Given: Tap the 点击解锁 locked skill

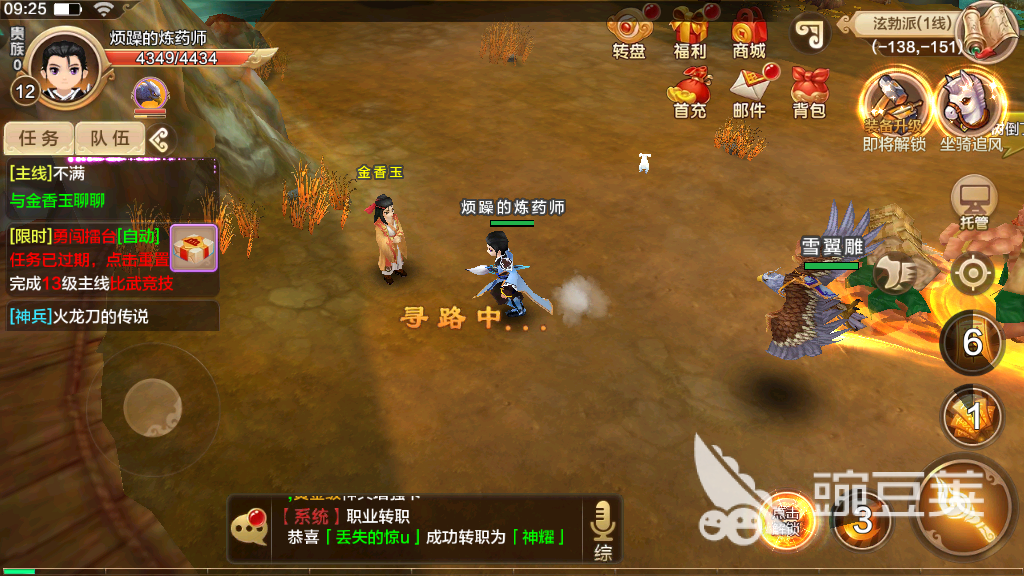Looking at the screenshot, I should [784, 518].
